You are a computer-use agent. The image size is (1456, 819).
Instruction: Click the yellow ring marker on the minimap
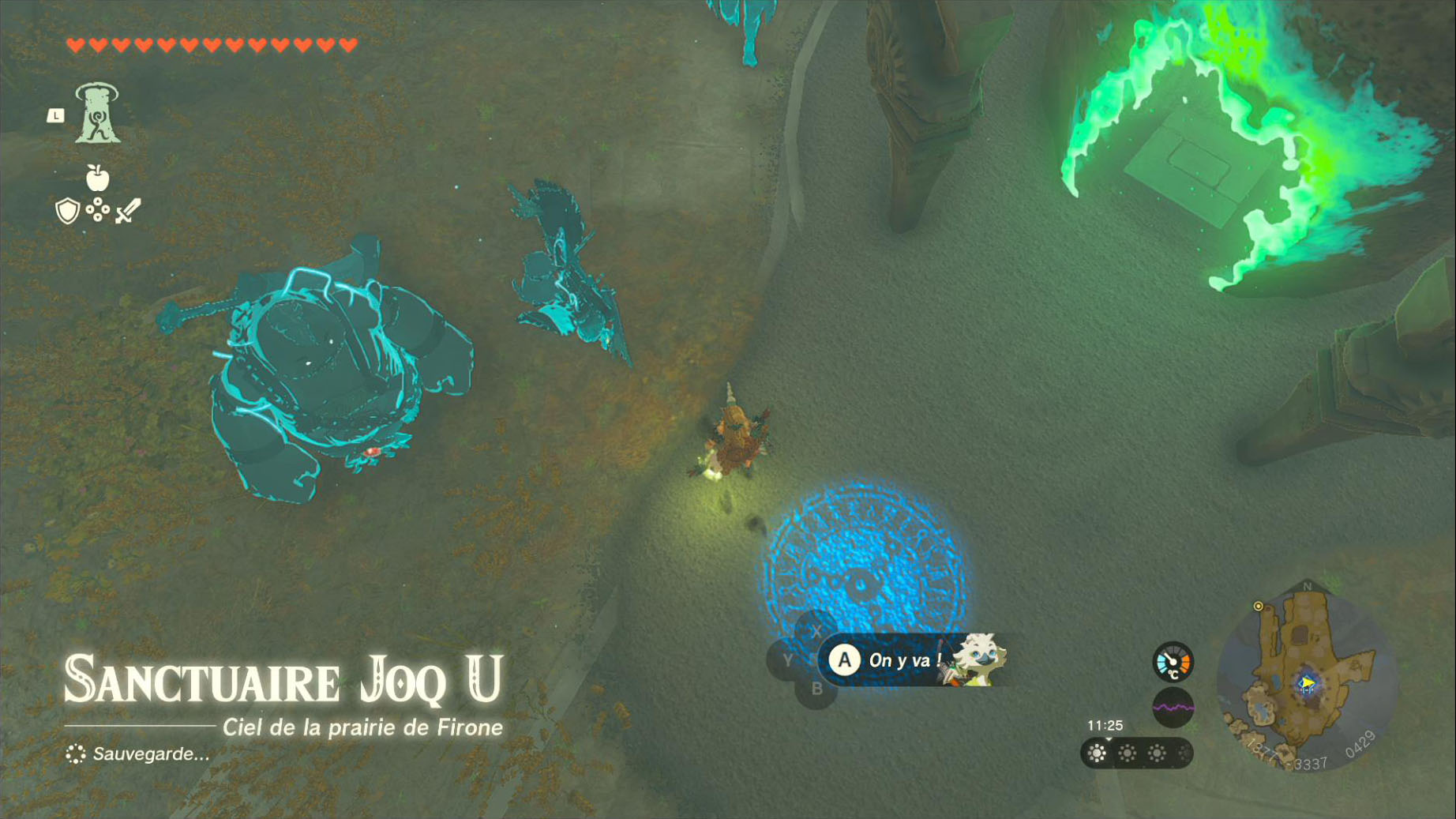[1258, 607]
